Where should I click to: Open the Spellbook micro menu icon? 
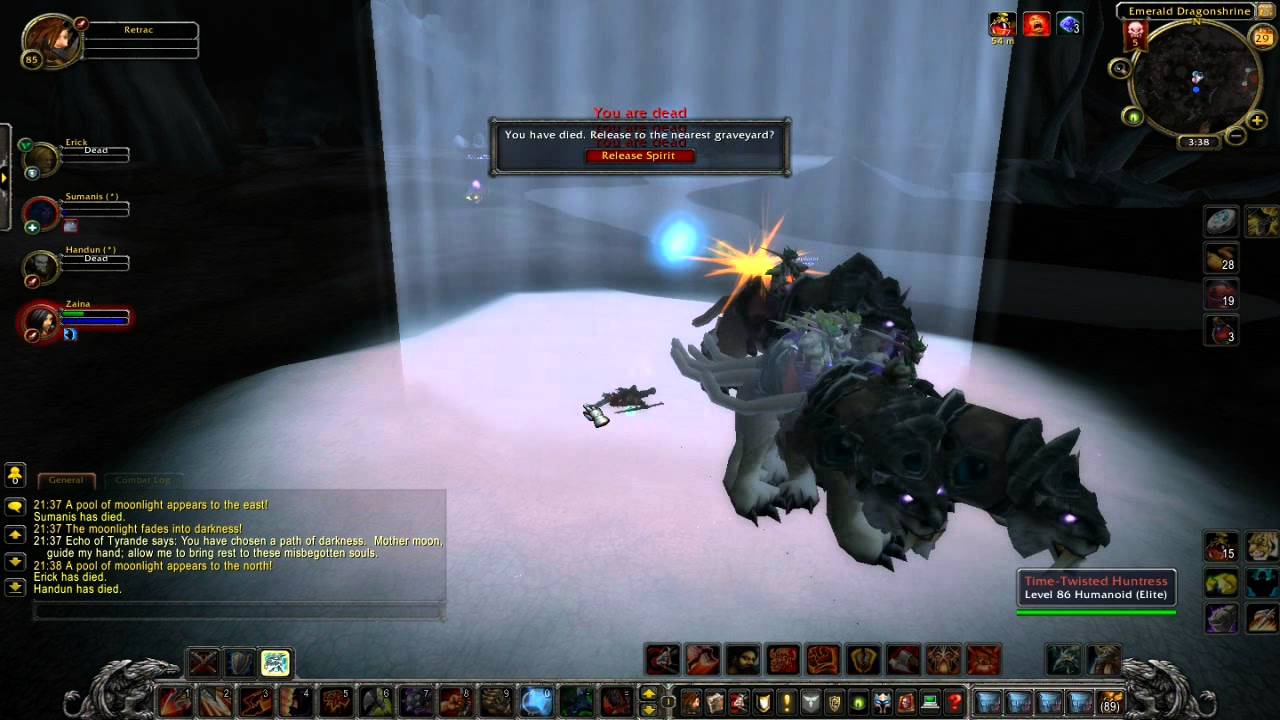pos(715,701)
